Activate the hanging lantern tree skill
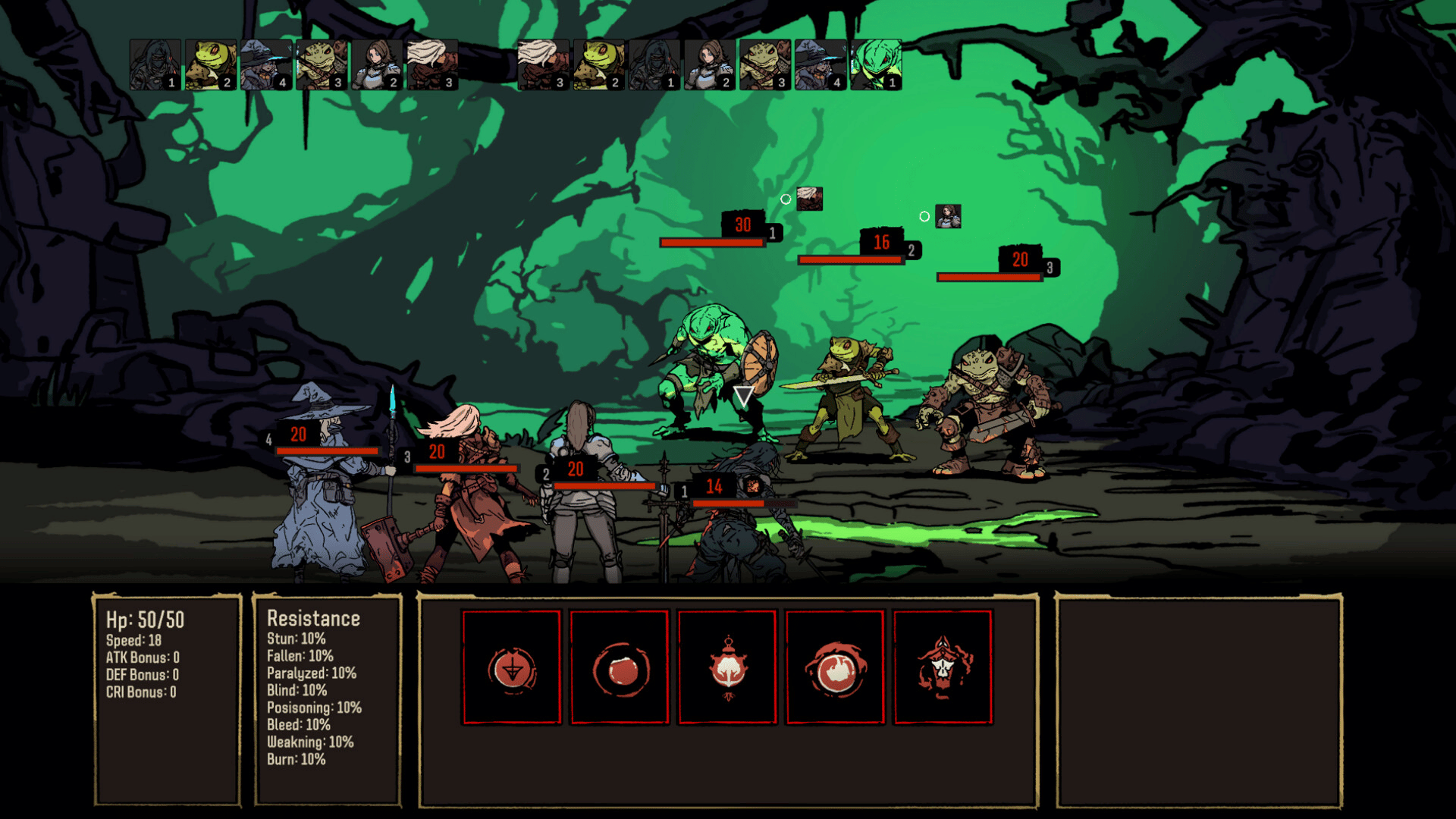Image resolution: width=1456 pixels, height=819 pixels. point(728,668)
